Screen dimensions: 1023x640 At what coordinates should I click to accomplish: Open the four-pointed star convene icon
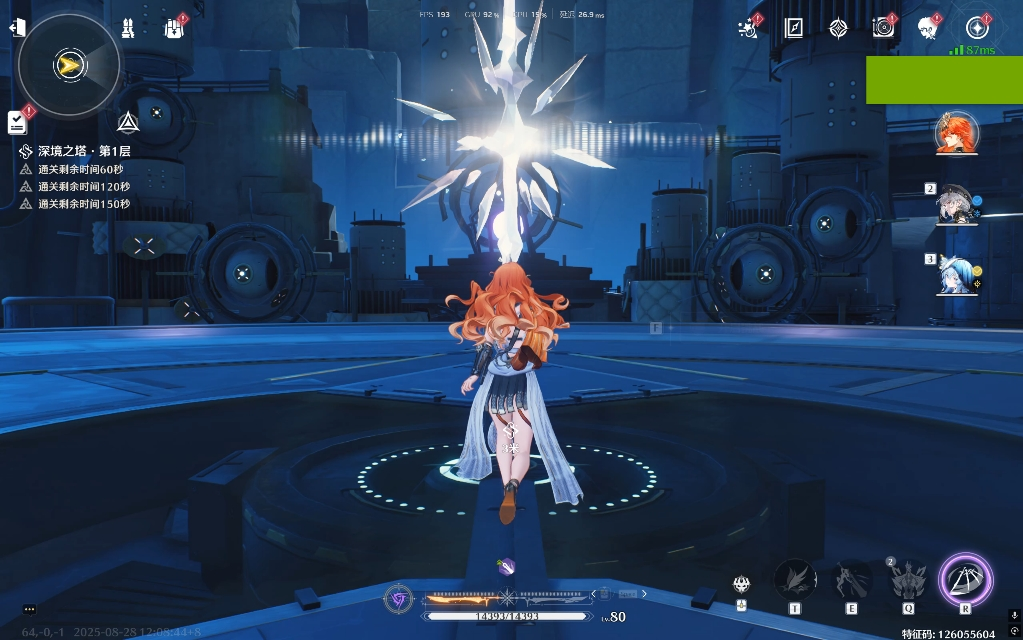(838, 28)
